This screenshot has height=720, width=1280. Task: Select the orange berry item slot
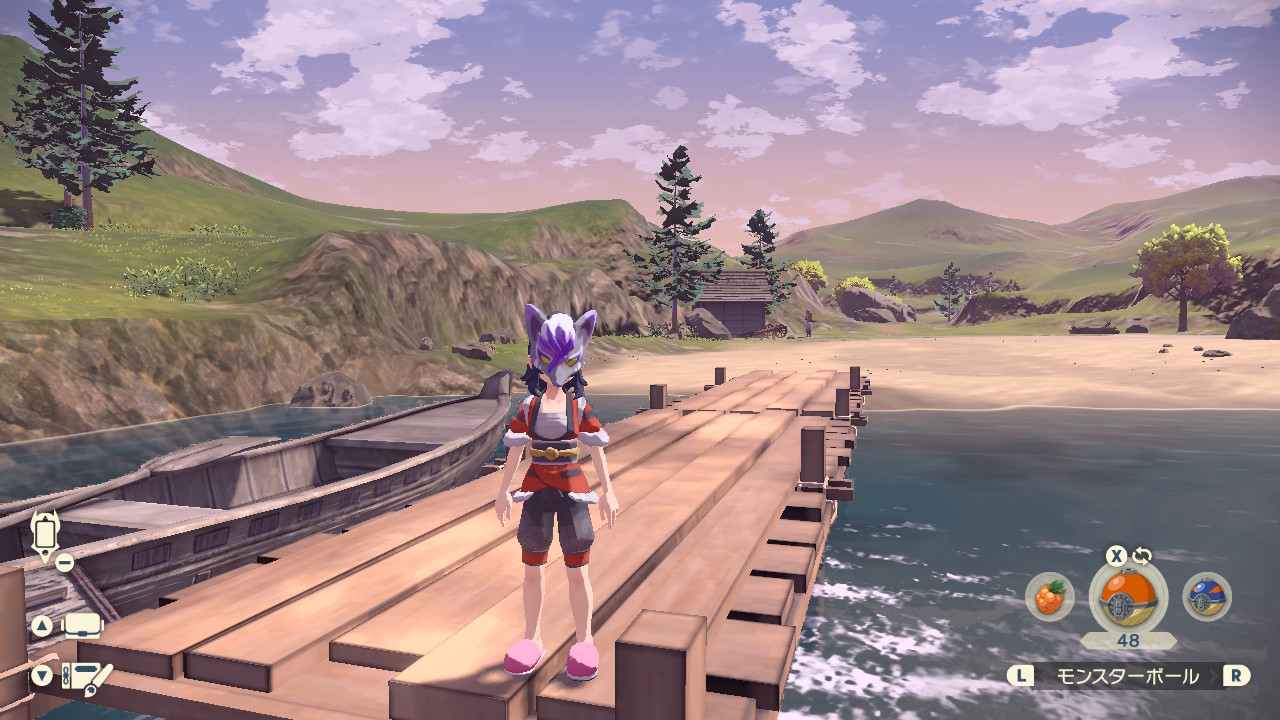click(1049, 598)
